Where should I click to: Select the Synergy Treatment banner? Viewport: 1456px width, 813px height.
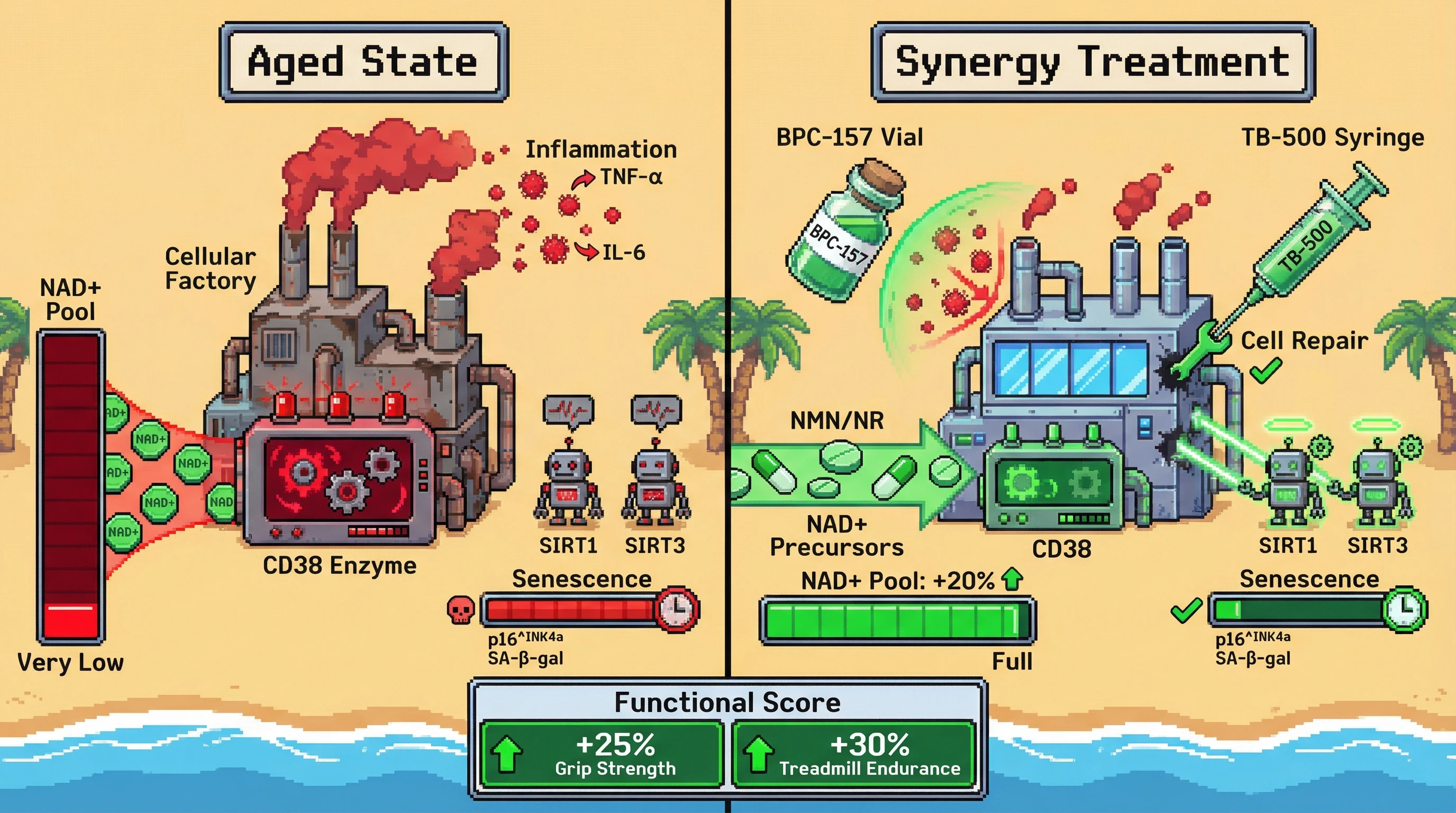click(1093, 62)
